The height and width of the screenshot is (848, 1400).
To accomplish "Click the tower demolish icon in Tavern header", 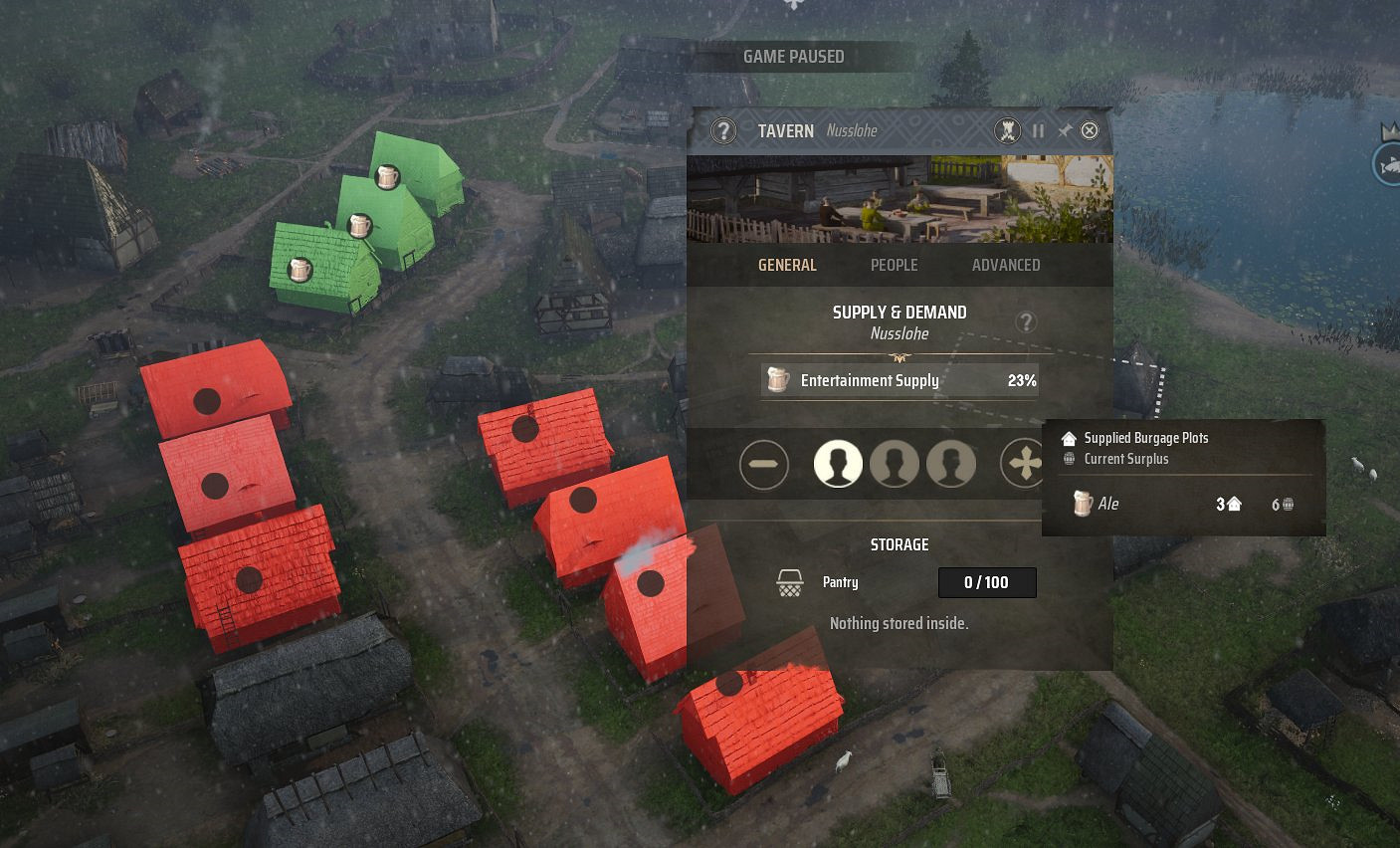I will pos(1008,130).
